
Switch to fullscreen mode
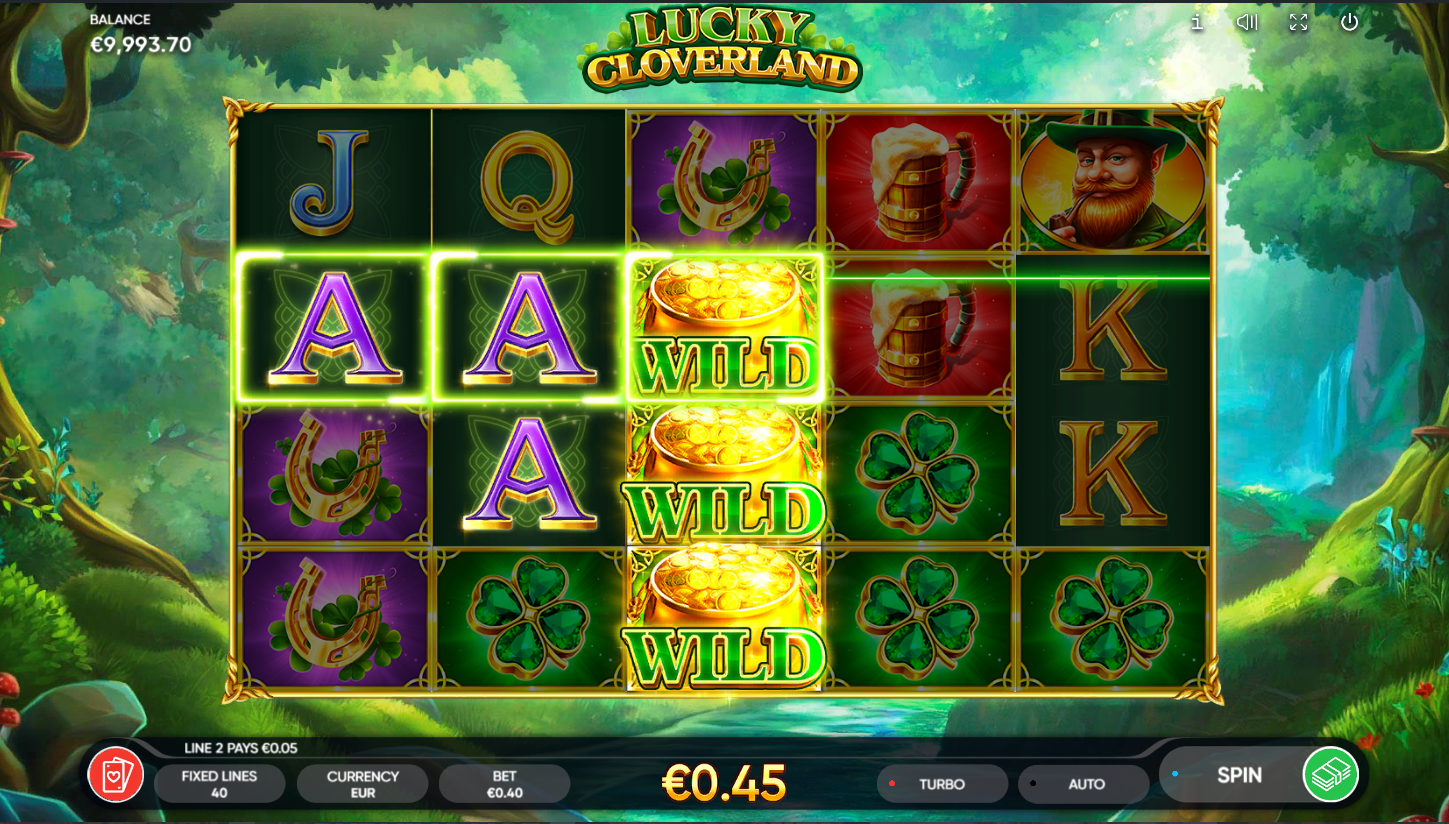click(1298, 22)
